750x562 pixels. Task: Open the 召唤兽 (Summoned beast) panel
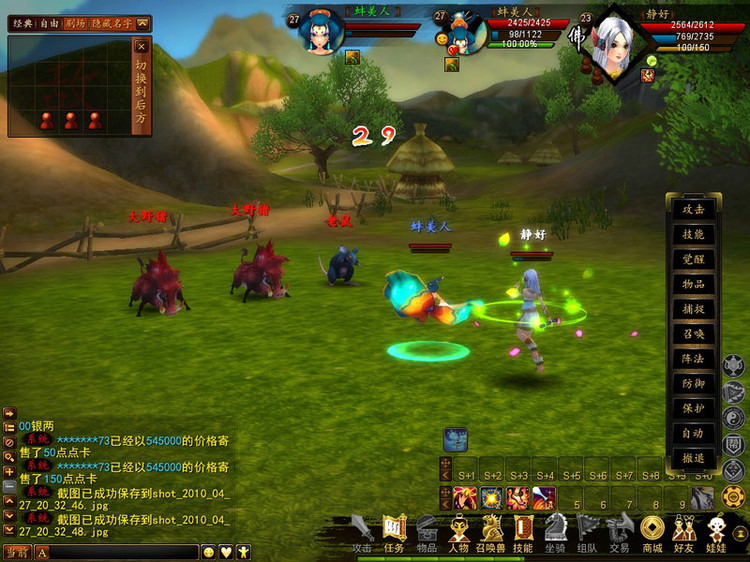pyautogui.click(x=491, y=529)
